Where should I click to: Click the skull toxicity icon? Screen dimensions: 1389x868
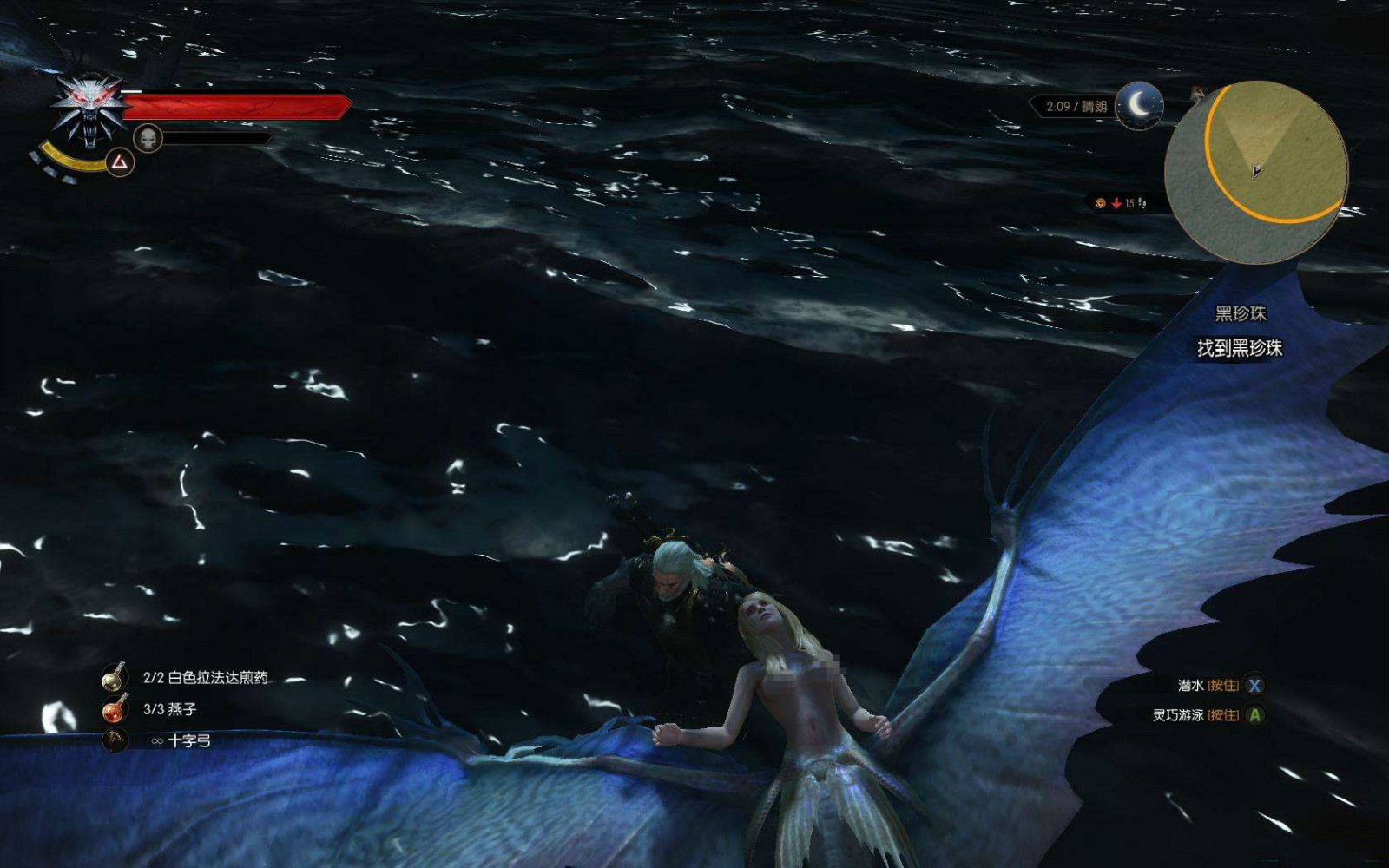pos(148,138)
